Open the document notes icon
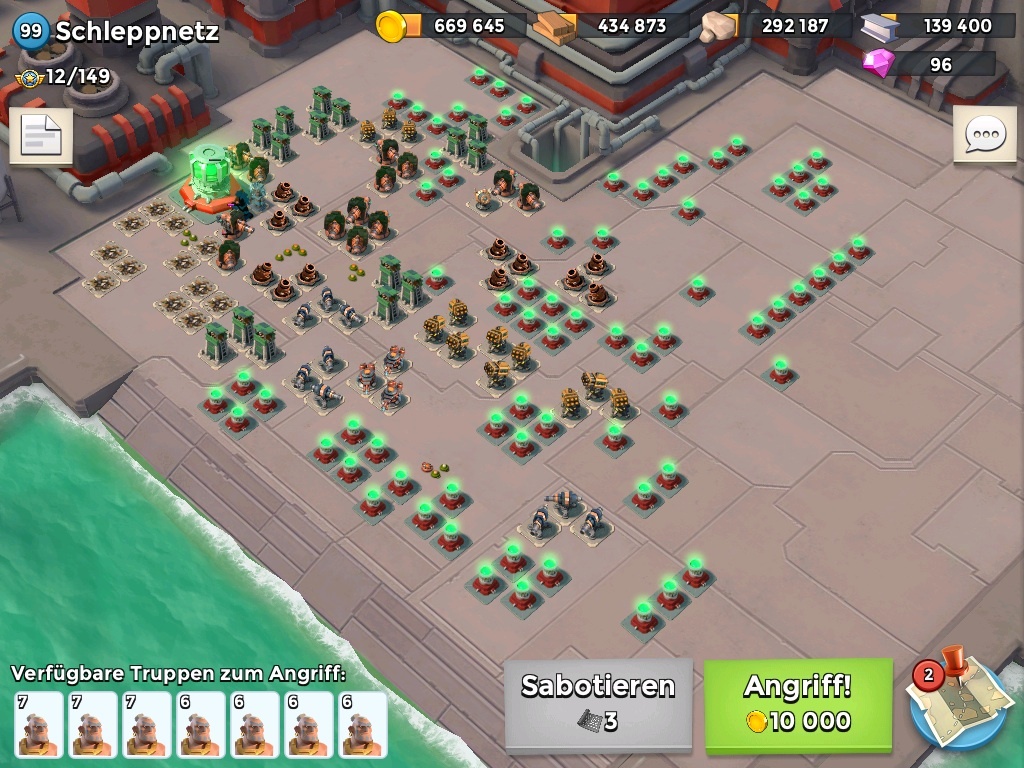Viewport: 1024px width, 768px height. click(x=41, y=137)
